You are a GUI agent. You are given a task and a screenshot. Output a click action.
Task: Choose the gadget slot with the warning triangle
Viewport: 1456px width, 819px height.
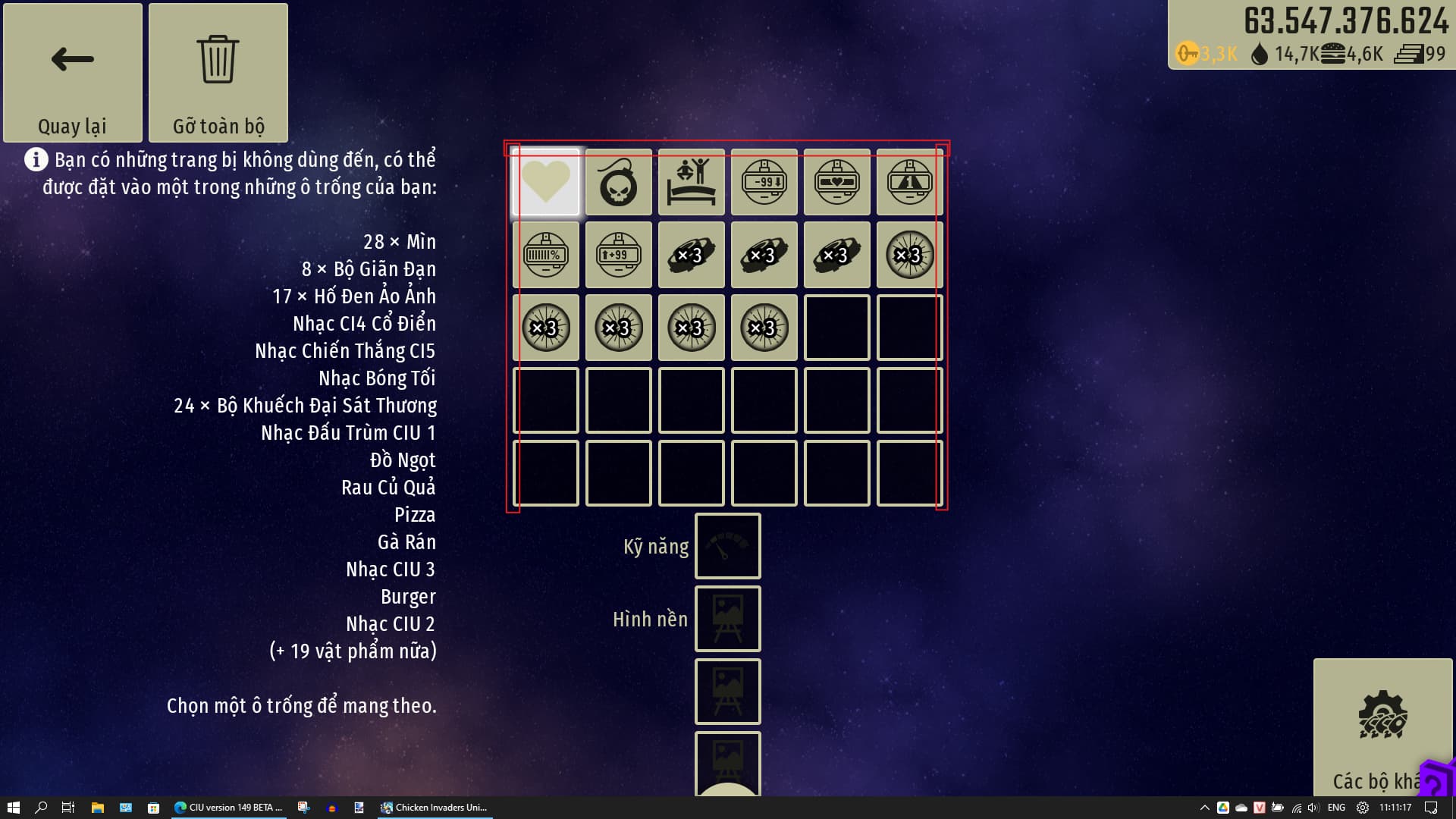pyautogui.click(x=910, y=182)
